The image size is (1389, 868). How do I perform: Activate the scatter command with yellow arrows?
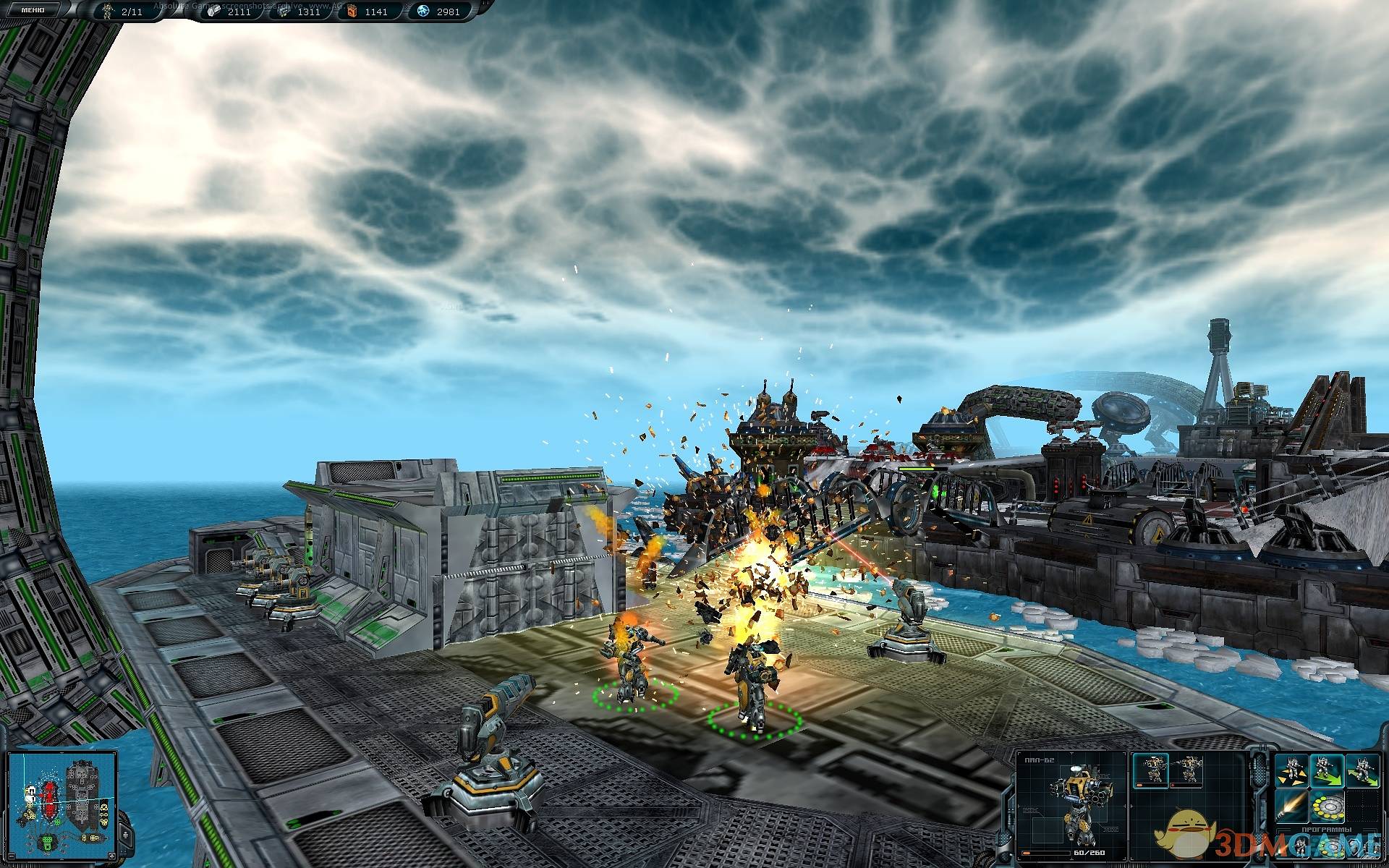click(1291, 771)
